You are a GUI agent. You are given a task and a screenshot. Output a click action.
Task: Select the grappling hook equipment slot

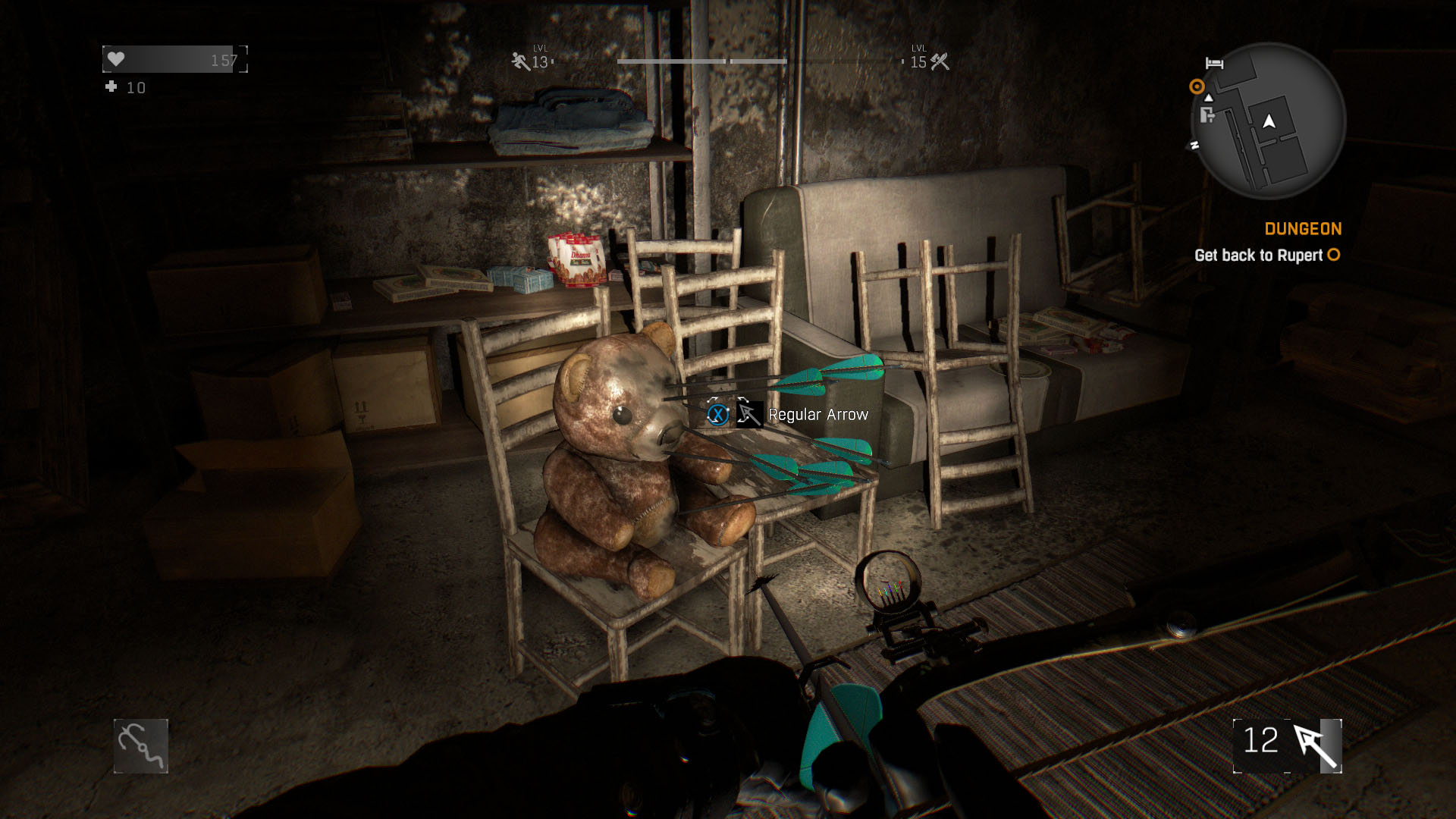(x=141, y=746)
